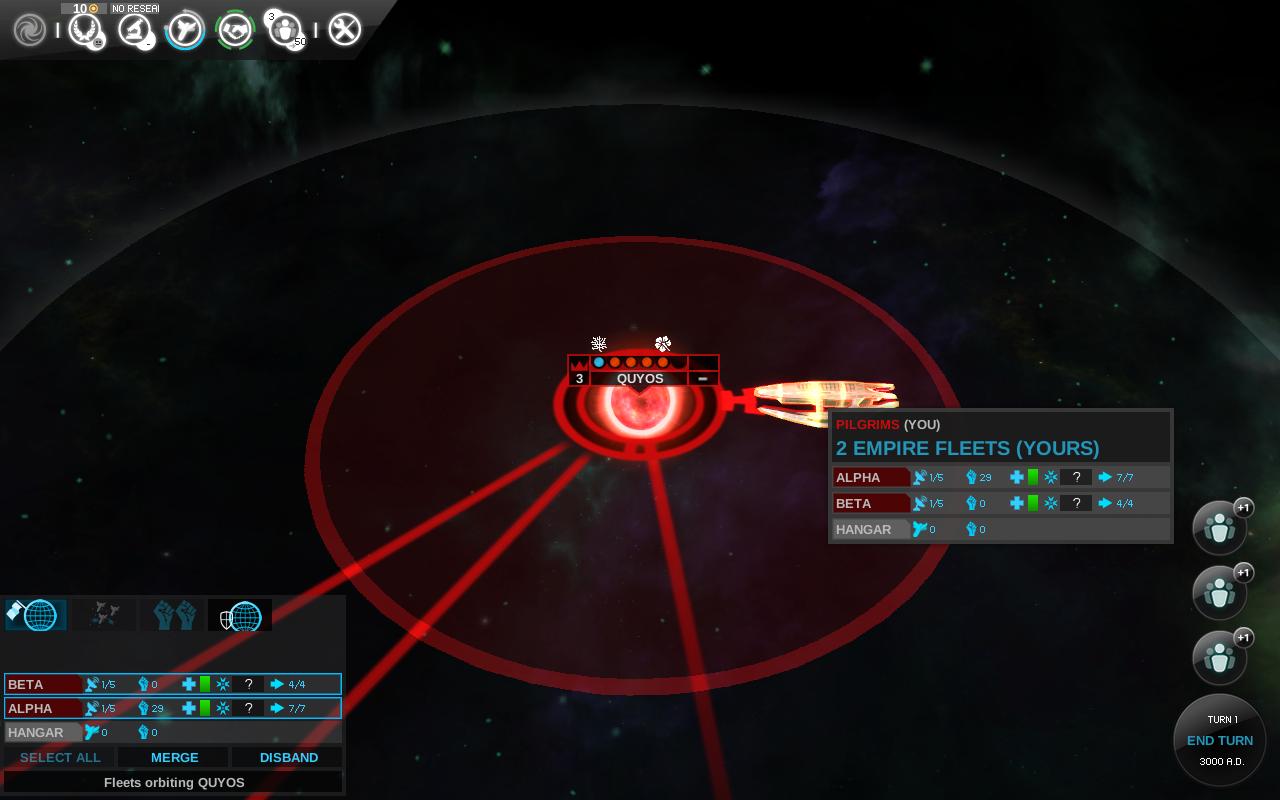Open the galaxy view spiral icon
The width and height of the screenshot is (1280, 800).
(30, 30)
